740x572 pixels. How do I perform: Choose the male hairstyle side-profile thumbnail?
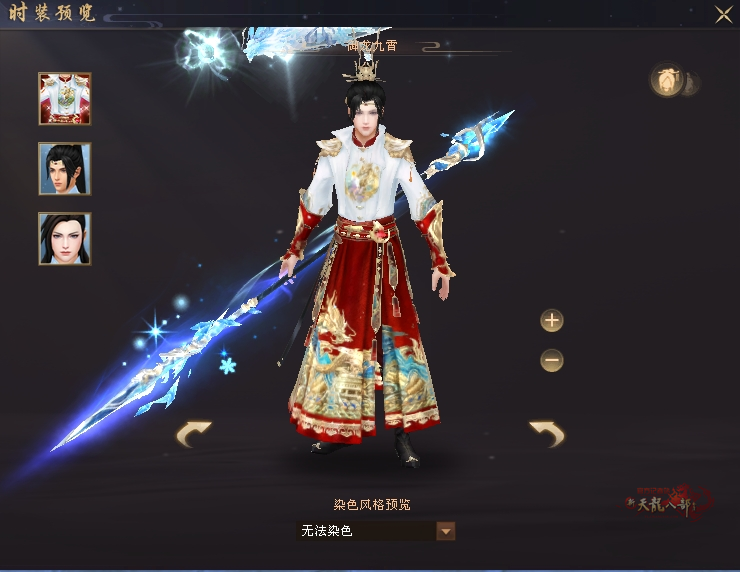point(65,168)
